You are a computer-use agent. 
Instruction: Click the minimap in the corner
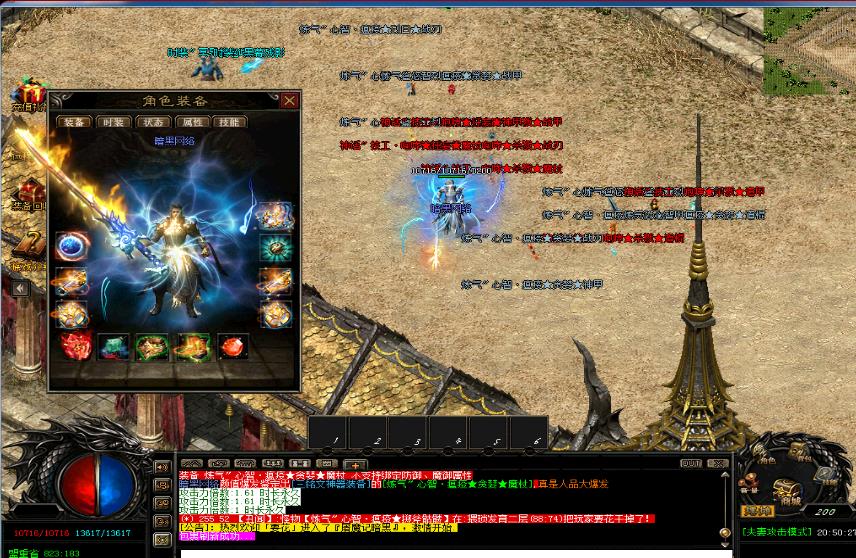coord(809,38)
